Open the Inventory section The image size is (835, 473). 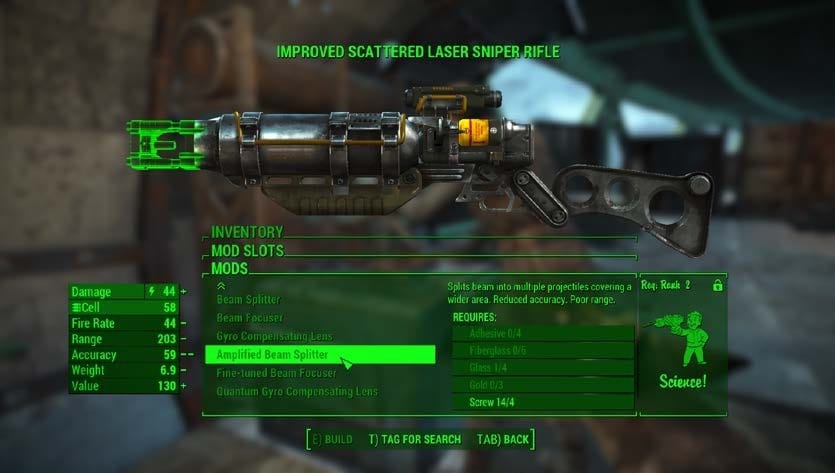point(247,232)
